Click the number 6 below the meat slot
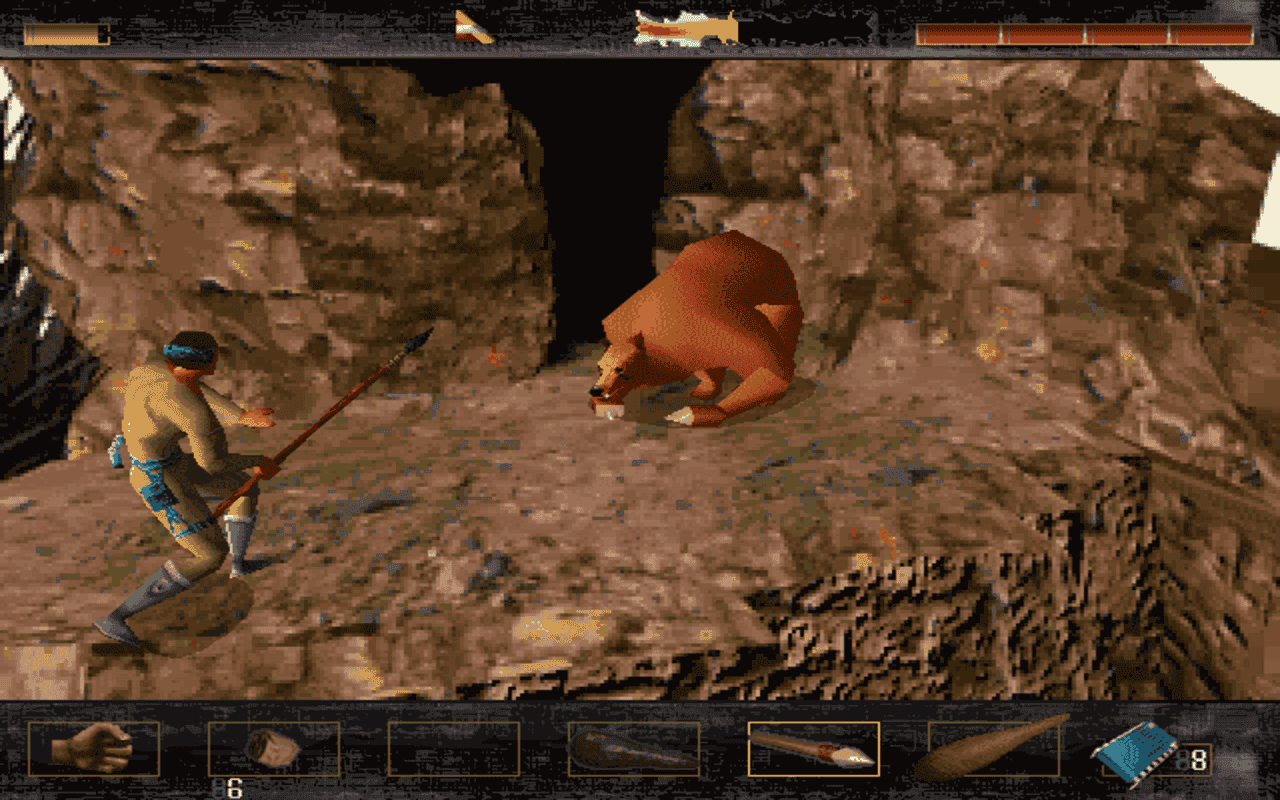 point(232,786)
